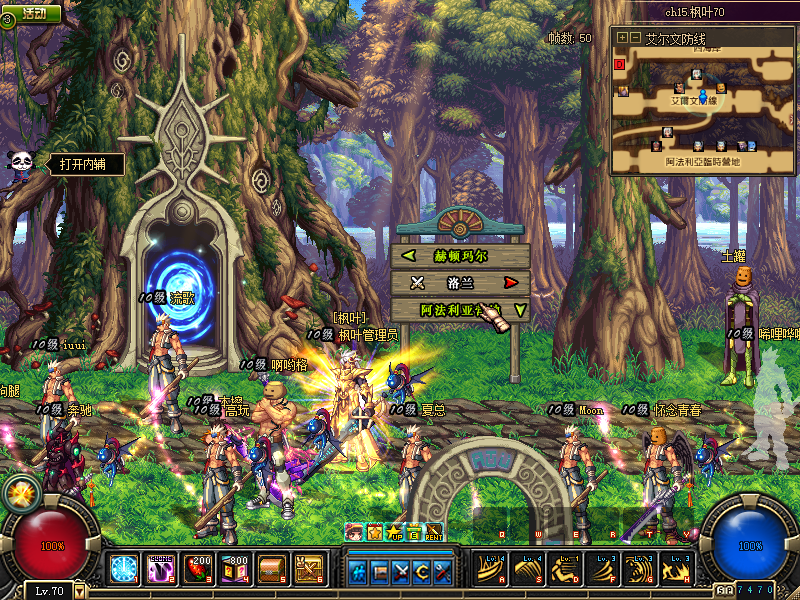Viewport: 800px width, 600px height.
Task: Click the panda helper icon
Action: pos(19,164)
